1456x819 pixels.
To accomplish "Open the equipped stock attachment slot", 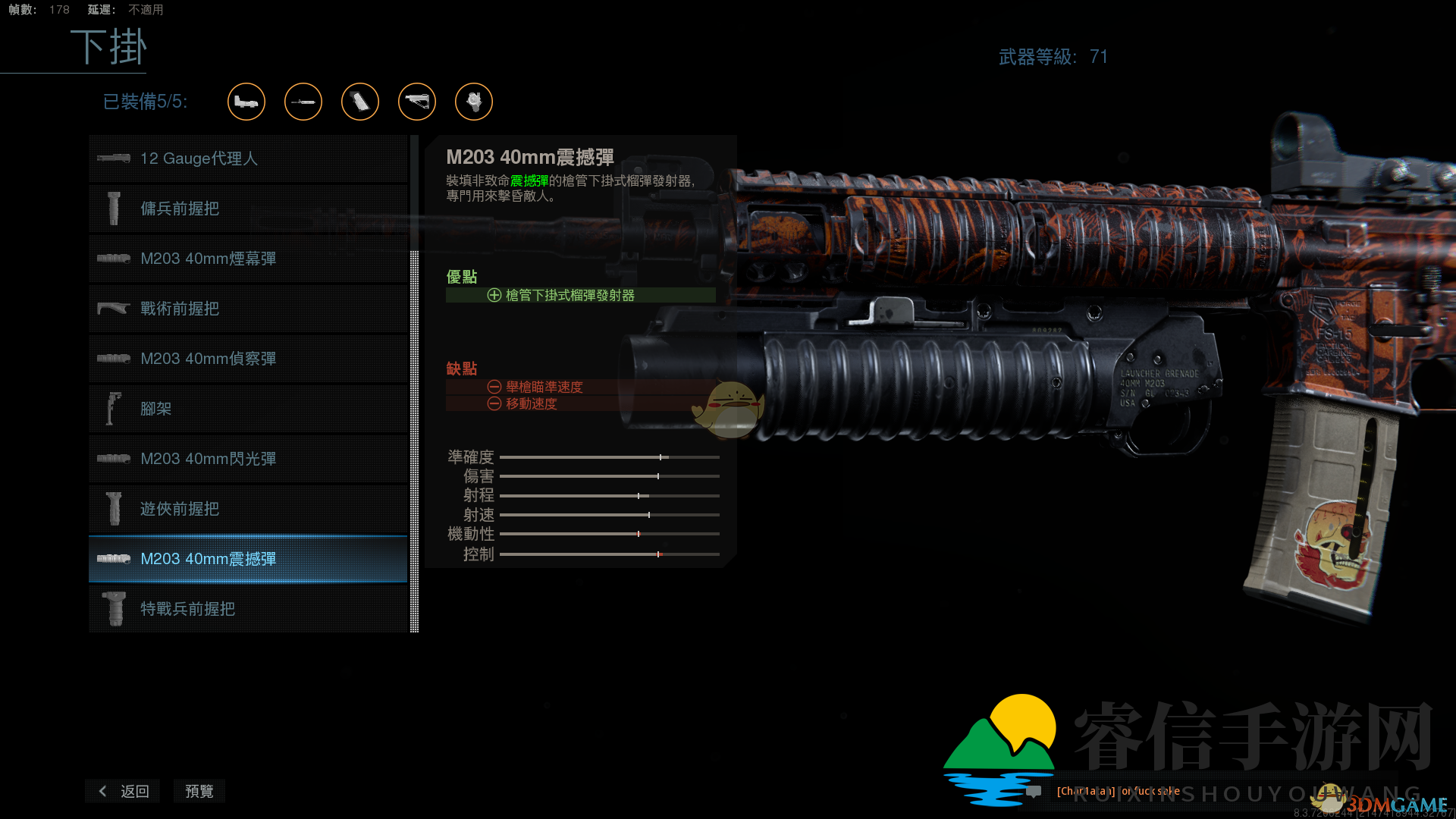I will click(x=417, y=102).
